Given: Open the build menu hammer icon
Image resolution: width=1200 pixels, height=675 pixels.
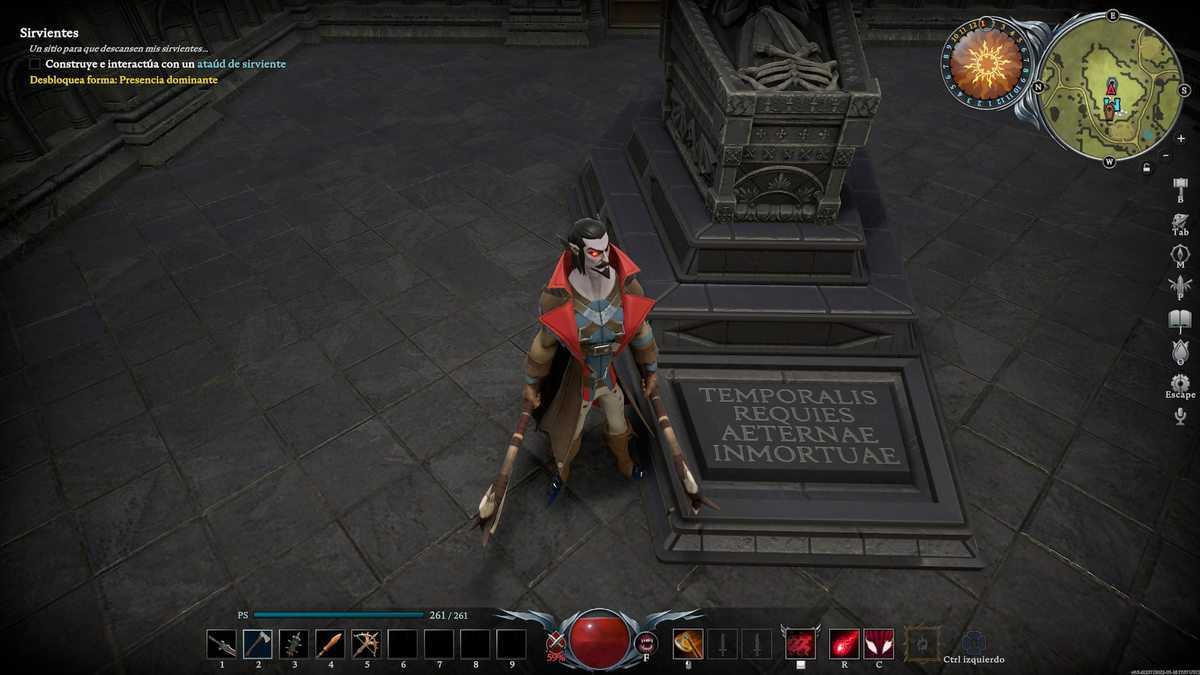Looking at the screenshot, I should click(1180, 186).
